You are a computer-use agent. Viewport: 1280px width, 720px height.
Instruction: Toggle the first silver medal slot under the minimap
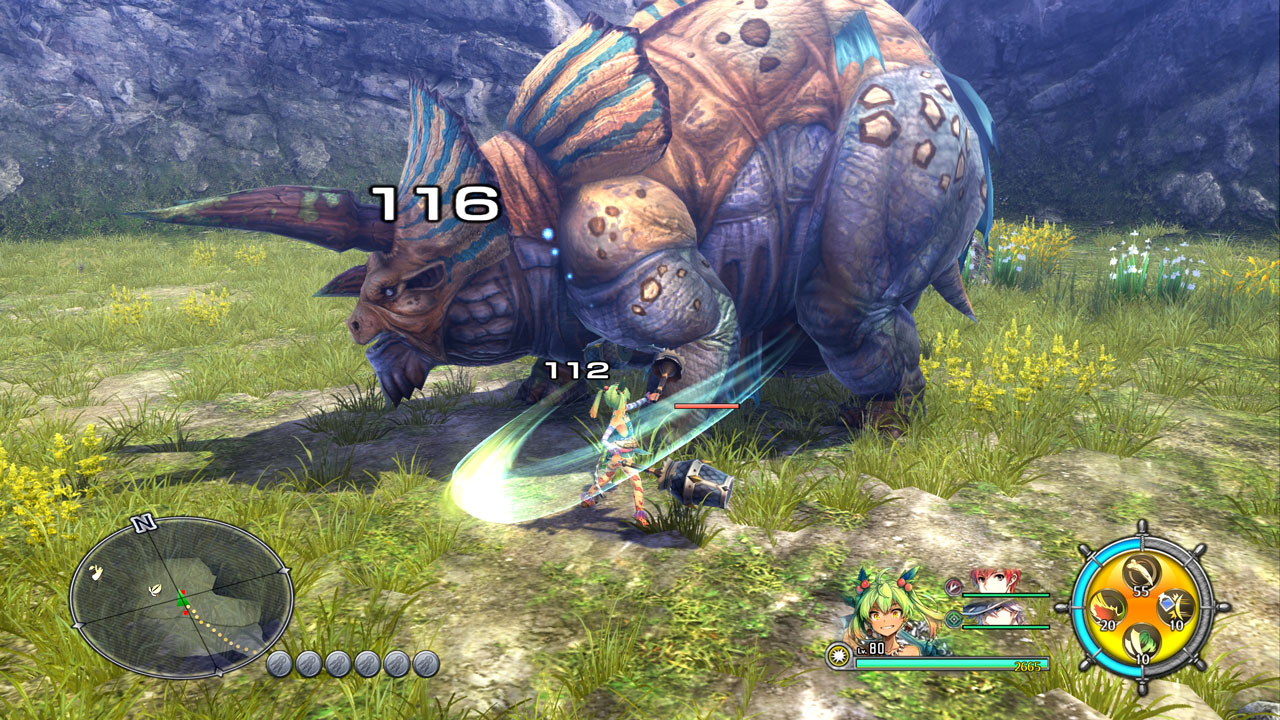pos(278,664)
